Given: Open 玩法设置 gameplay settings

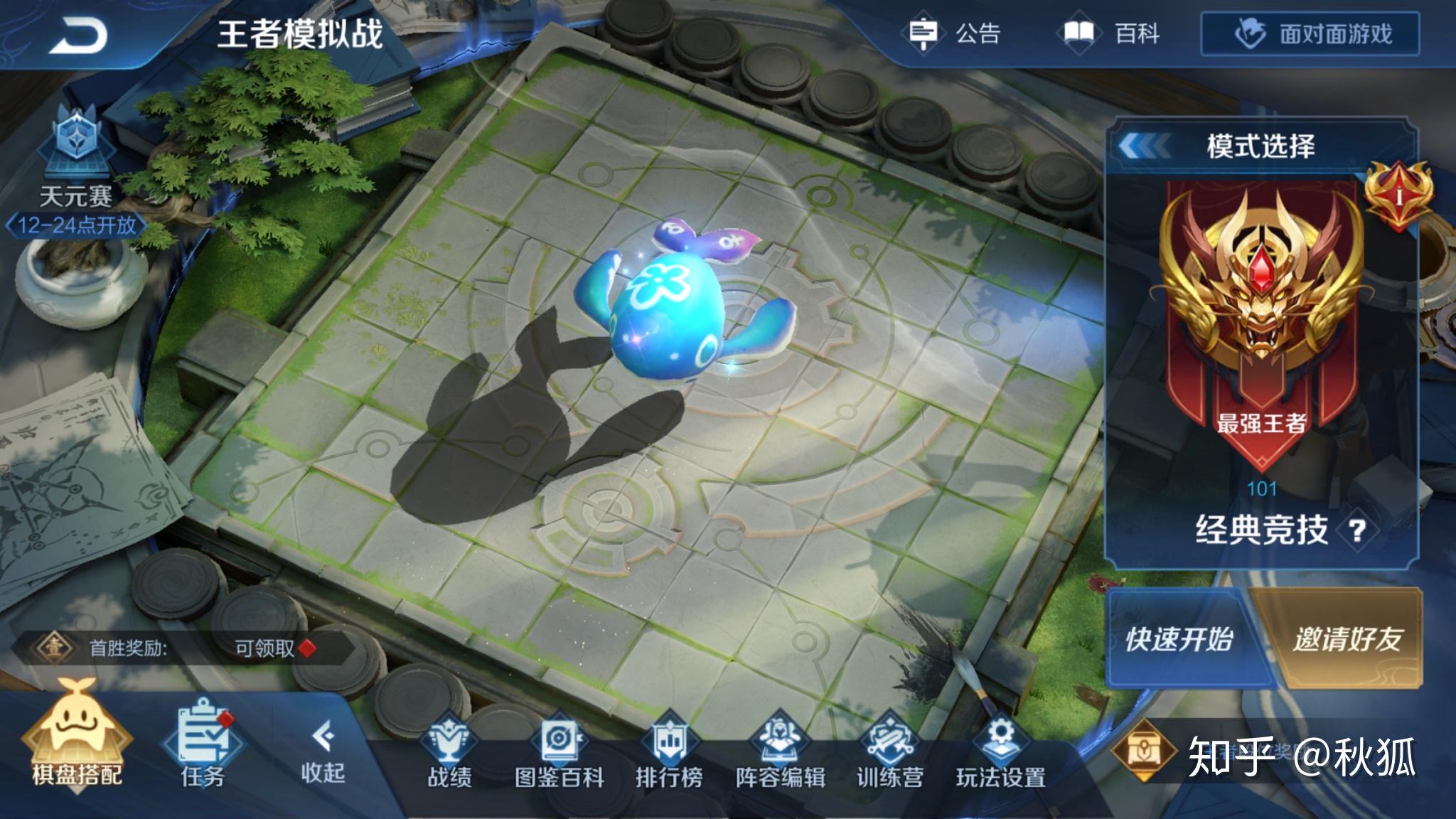Looking at the screenshot, I should (x=1000, y=752).
